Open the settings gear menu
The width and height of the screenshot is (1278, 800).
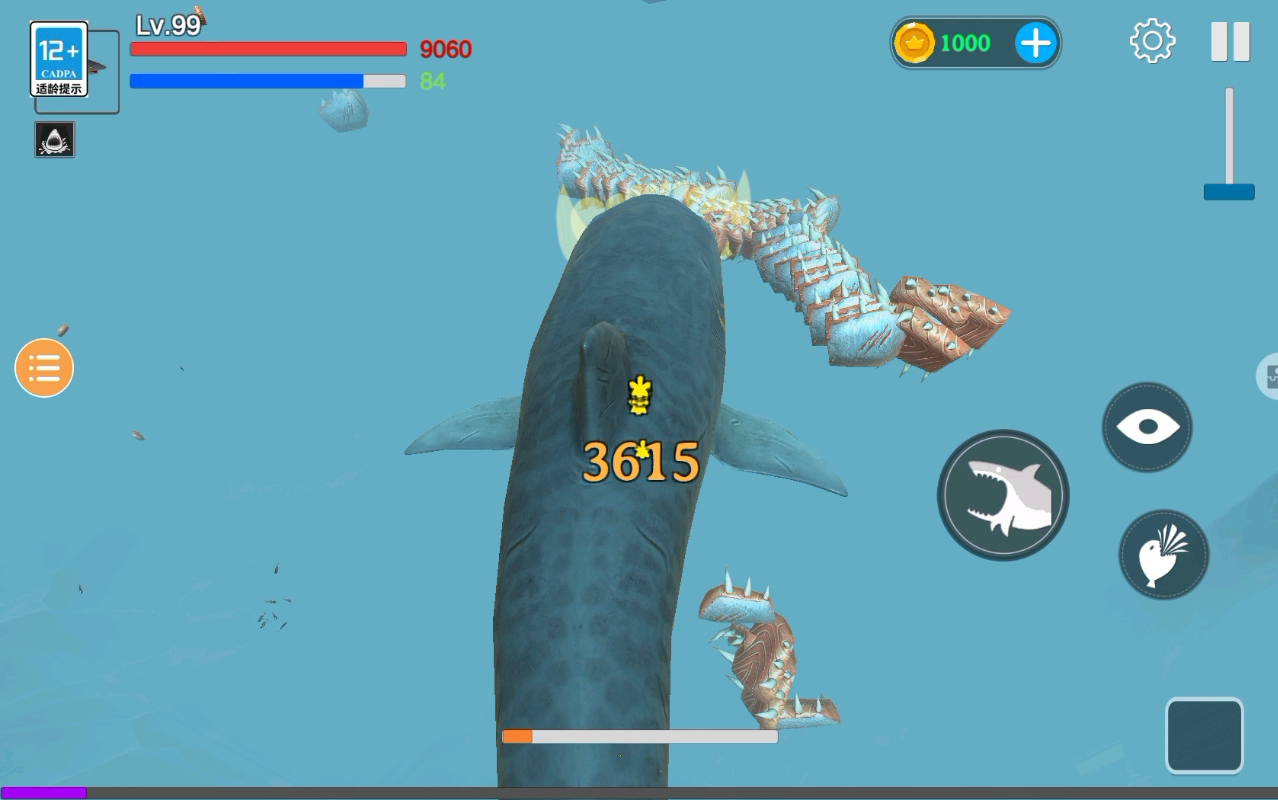coord(1152,41)
